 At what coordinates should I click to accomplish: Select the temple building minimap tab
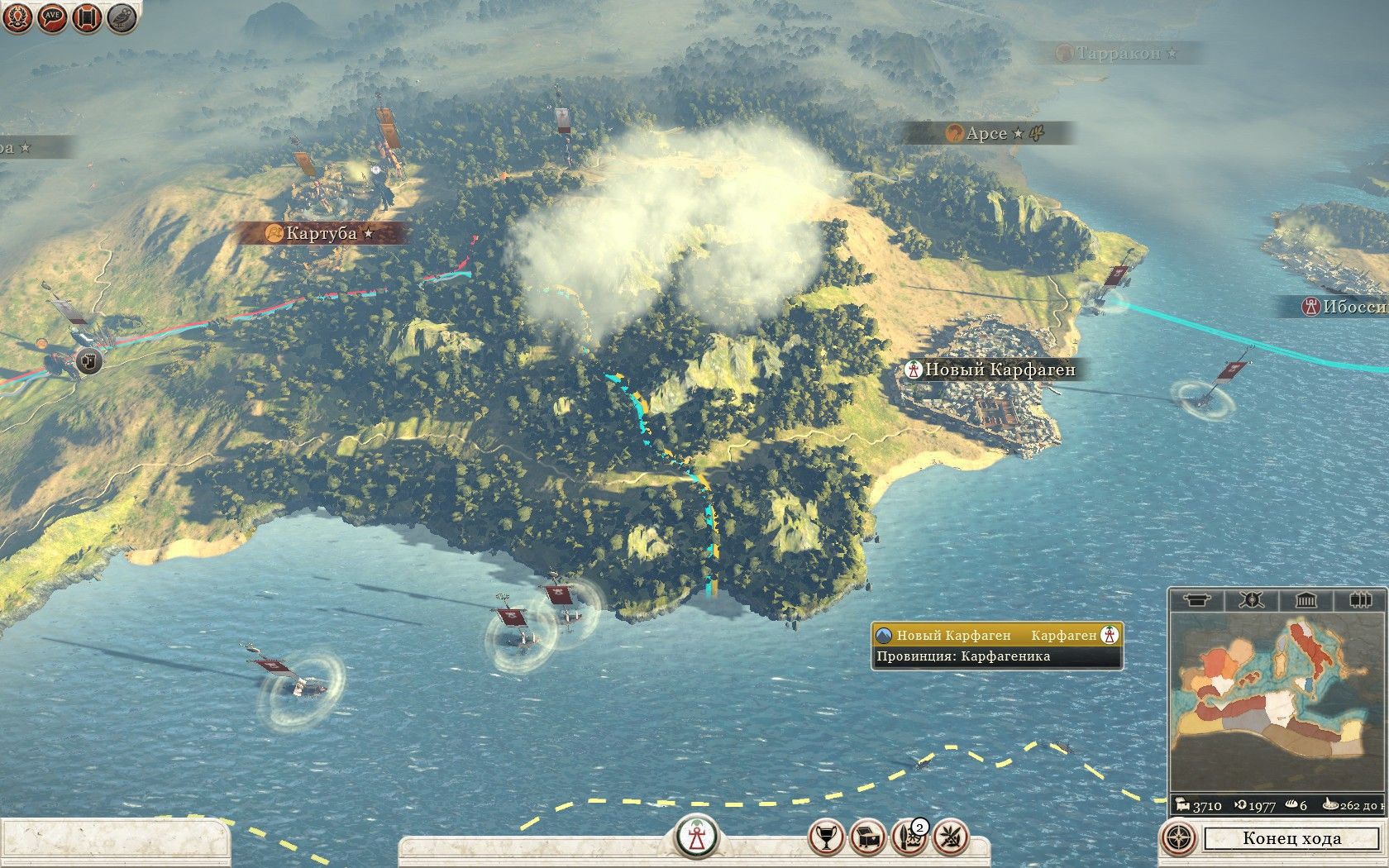(x=1305, y=599)
